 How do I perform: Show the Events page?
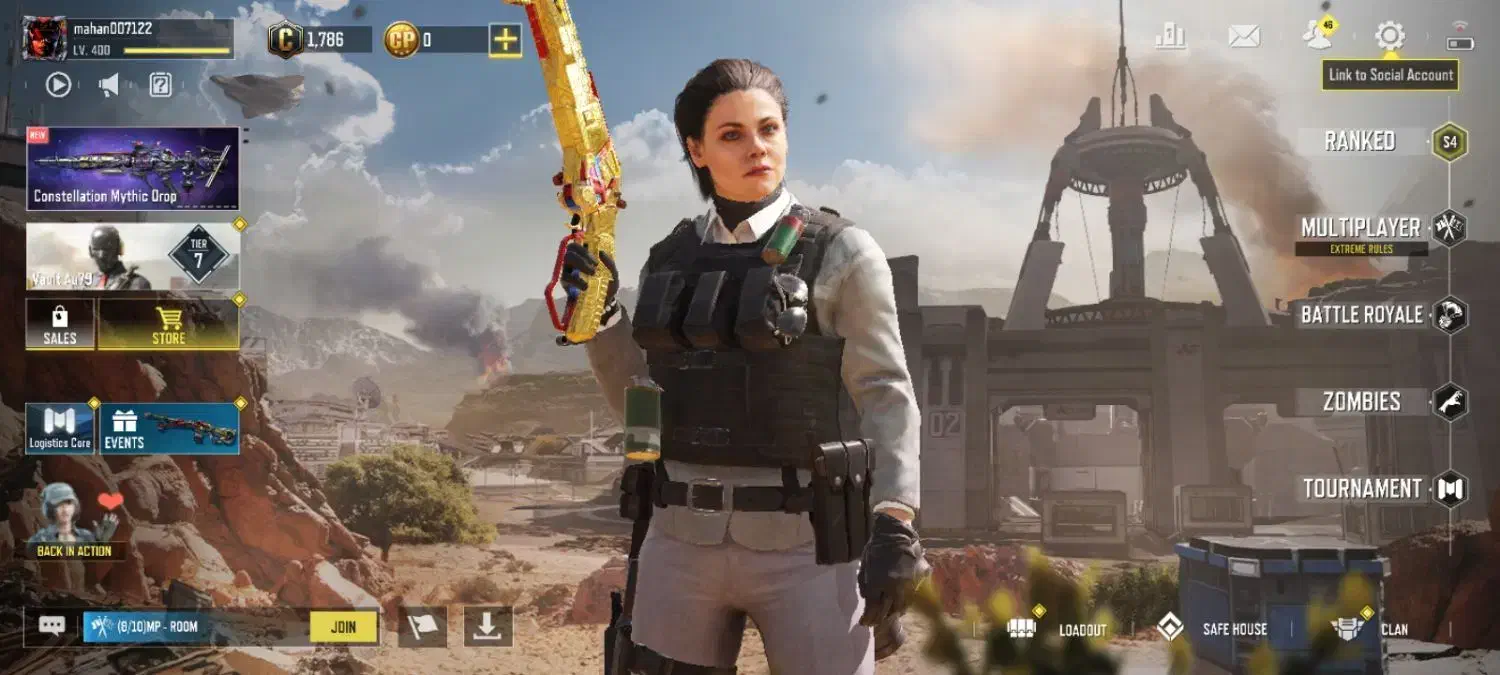coord(168,429)
